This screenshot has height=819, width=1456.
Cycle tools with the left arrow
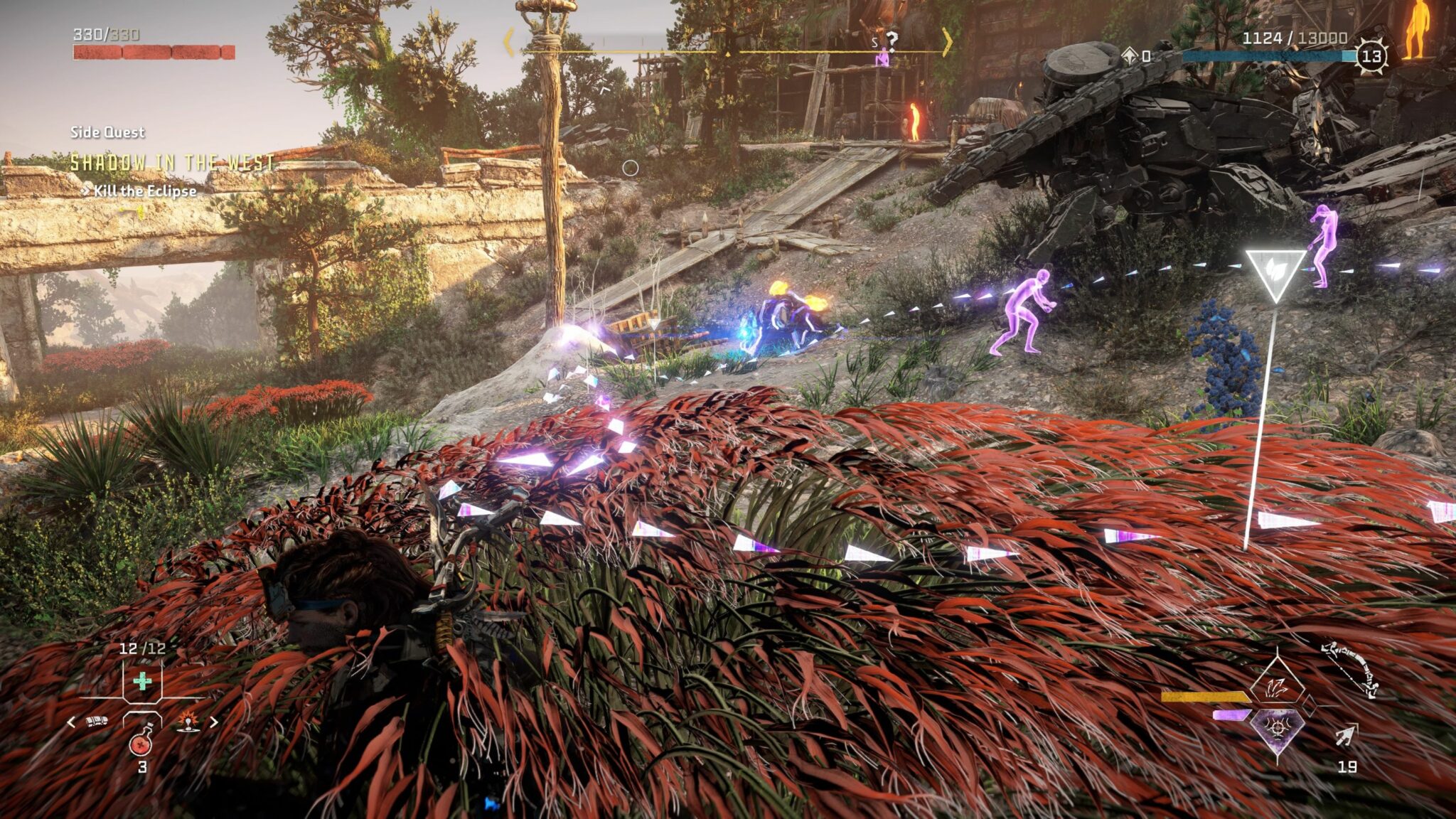(x=71, y=722)
